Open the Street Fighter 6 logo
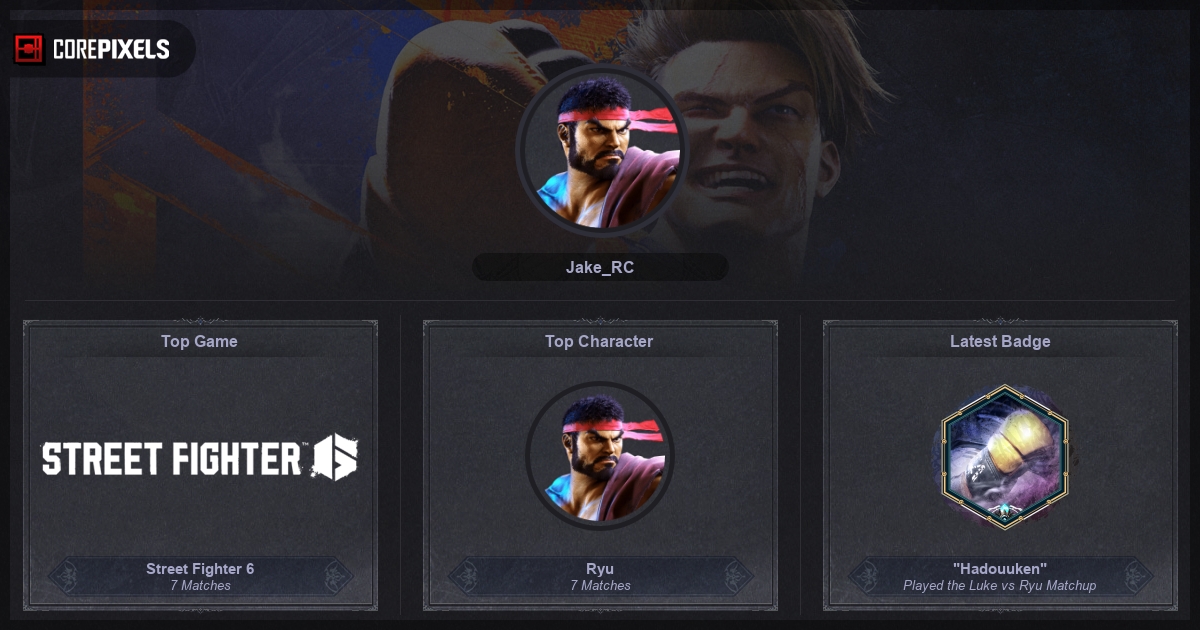The width and height of the screenshot is (1200, 630). coord(200,458)
